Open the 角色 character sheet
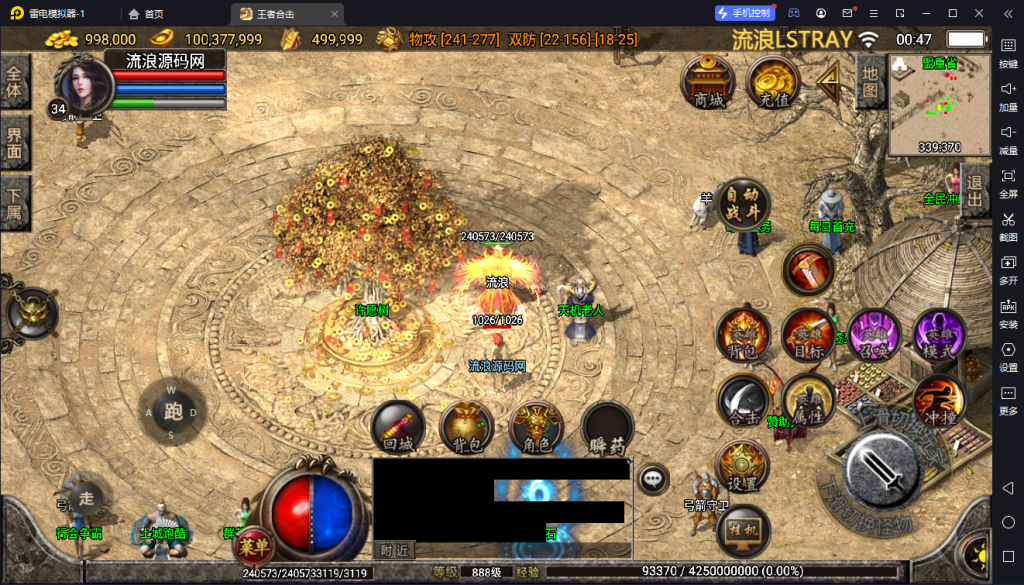The height and width of the screenshot is (585, 1024). coord(537,427)
